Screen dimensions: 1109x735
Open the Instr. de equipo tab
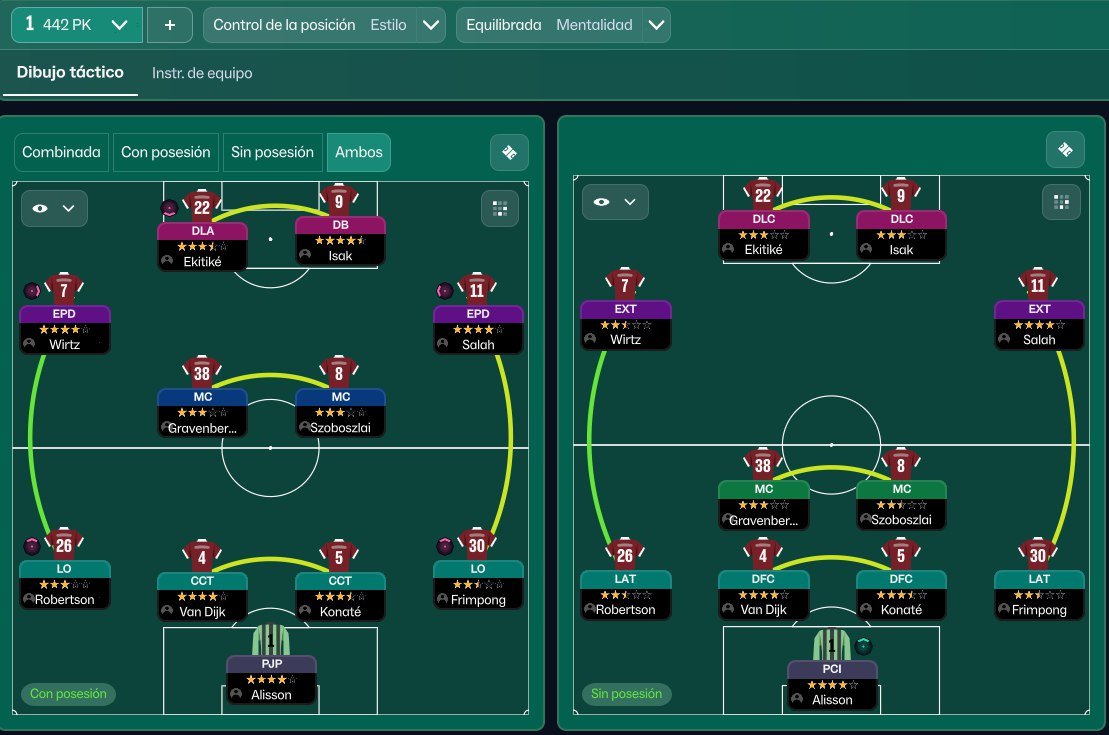[x=202, y=73]
